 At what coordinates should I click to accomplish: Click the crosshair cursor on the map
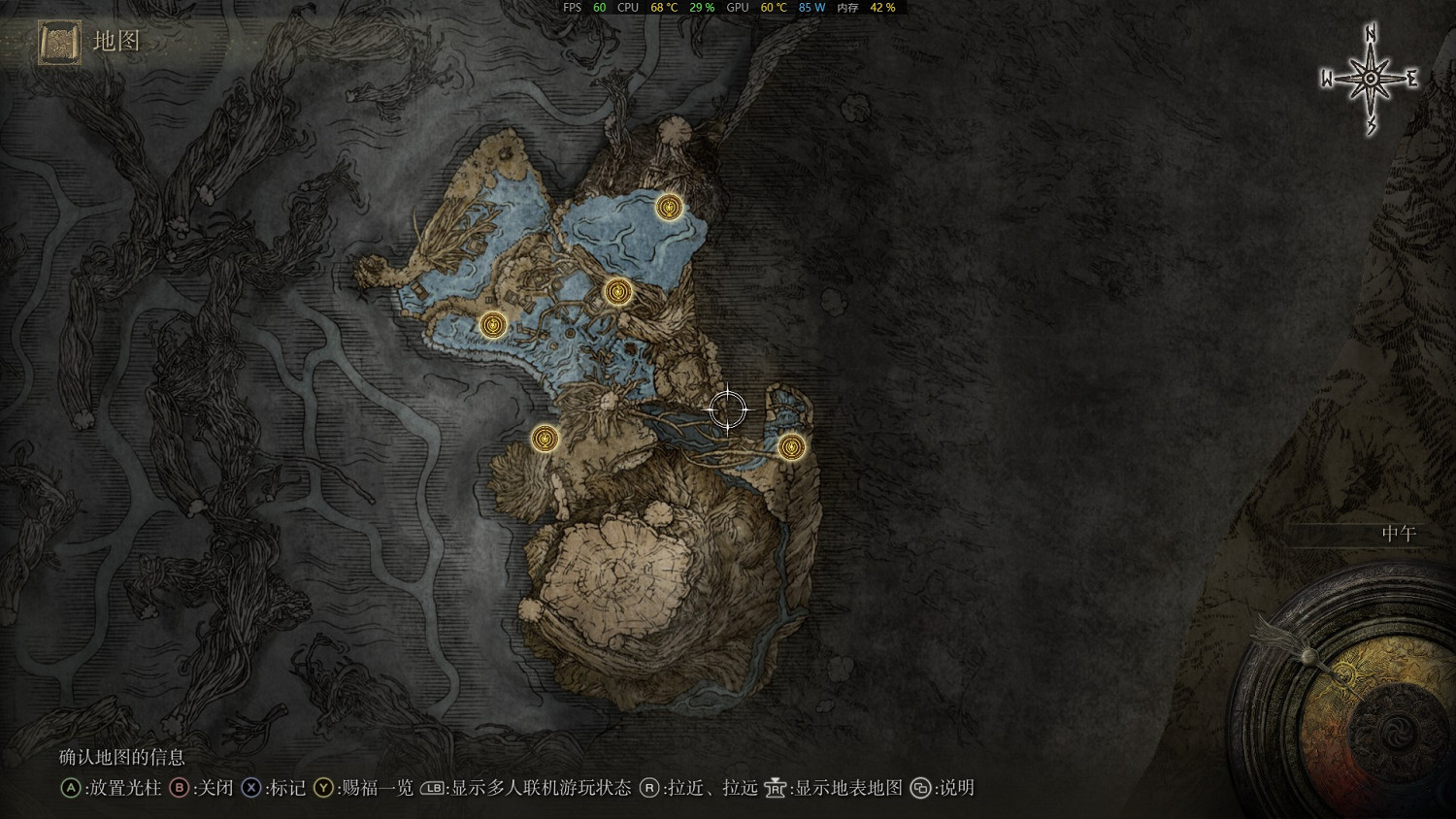(728, 409)
